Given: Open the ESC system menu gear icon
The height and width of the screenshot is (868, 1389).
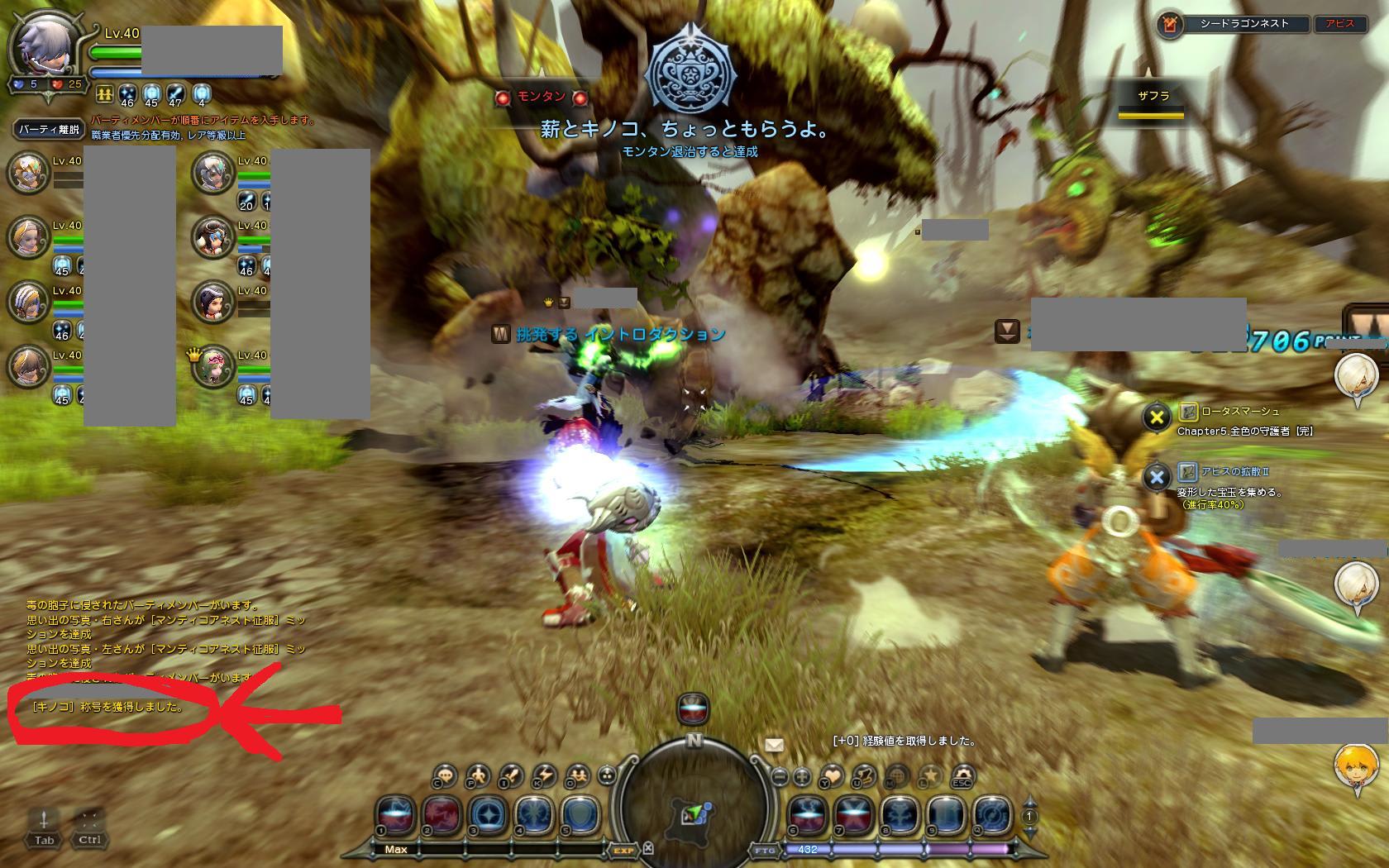Looking at the screenshot, I should [x=962, y=776].
